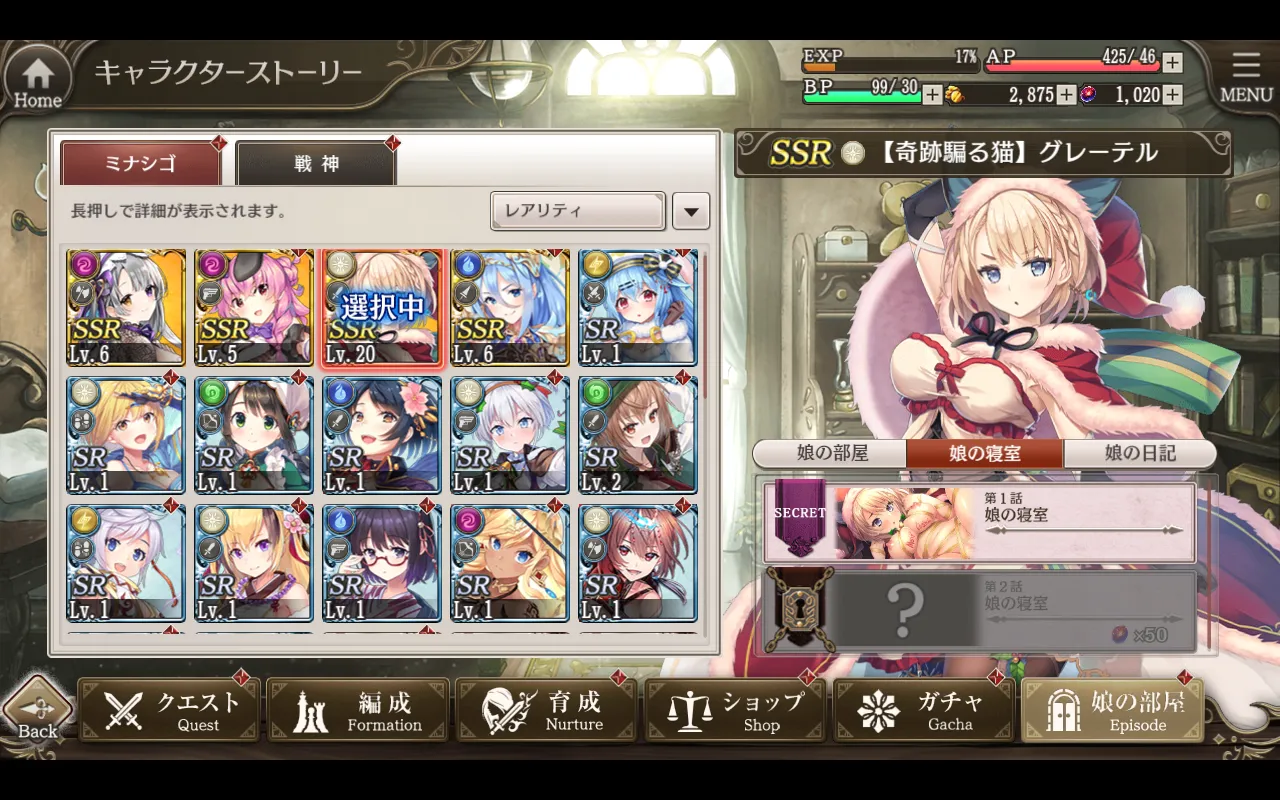Screen dimensions: 1280x800
Task: Add AP with the plus button
Action: 1172,63
